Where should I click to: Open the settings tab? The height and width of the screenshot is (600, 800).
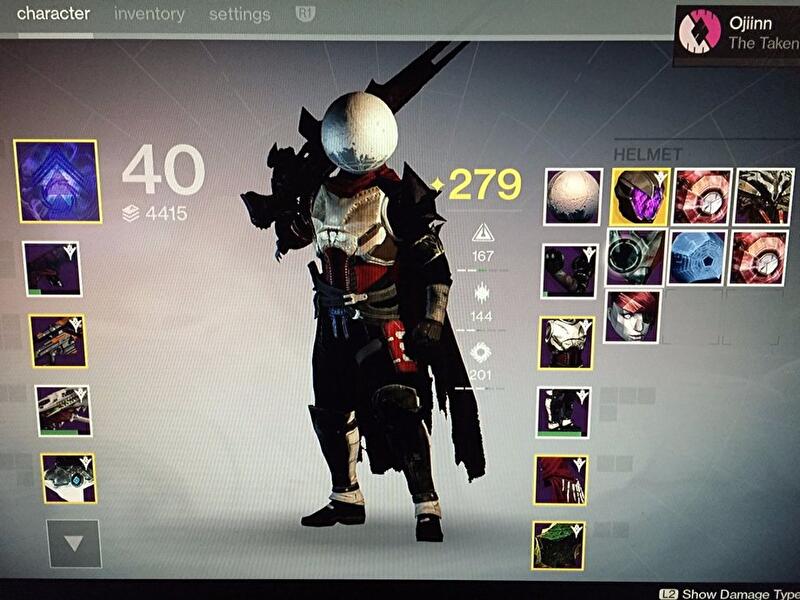click(x=240, y=14)
